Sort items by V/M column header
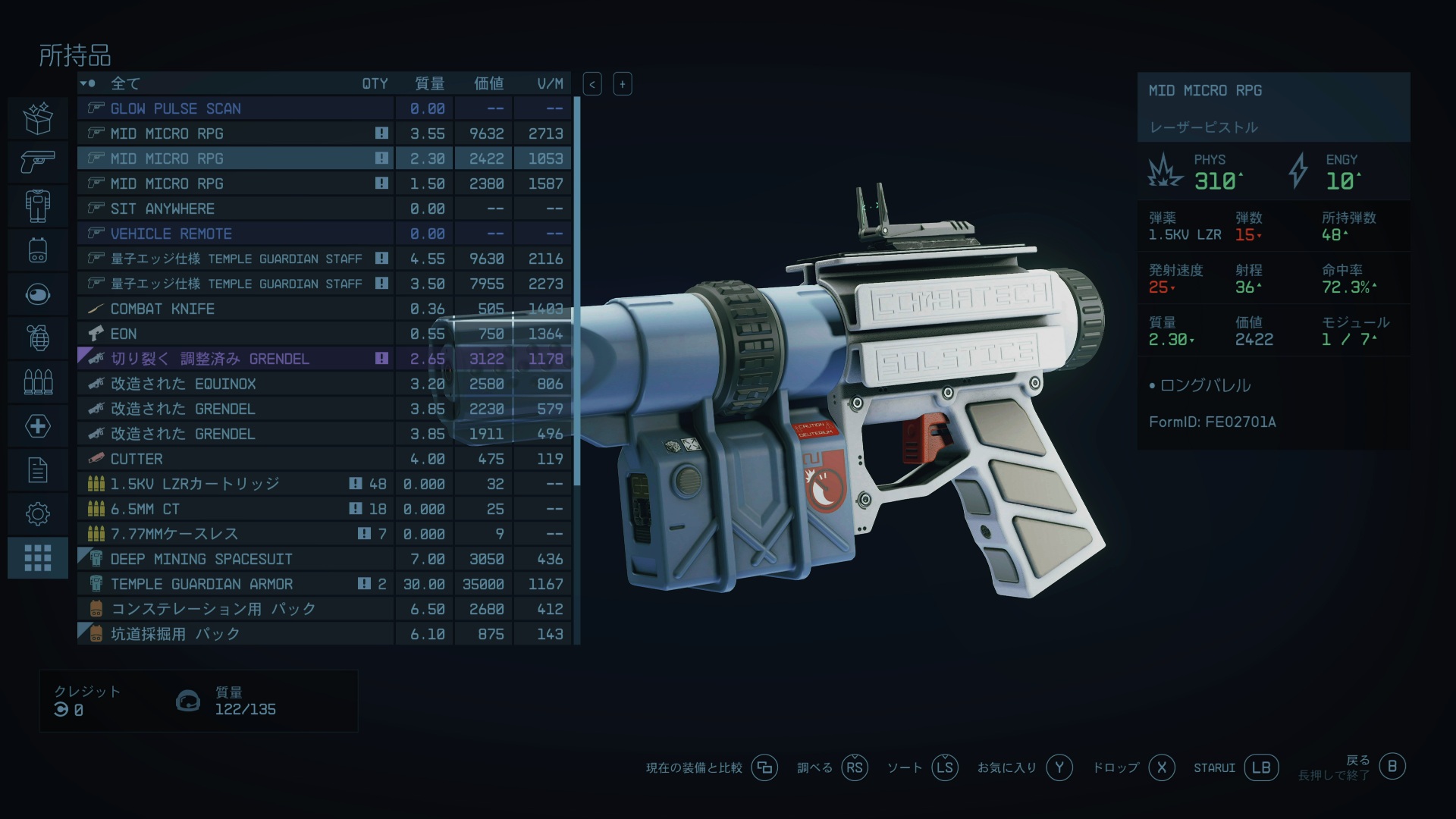This screenshot has width=1456, height=819. point(550,83)
